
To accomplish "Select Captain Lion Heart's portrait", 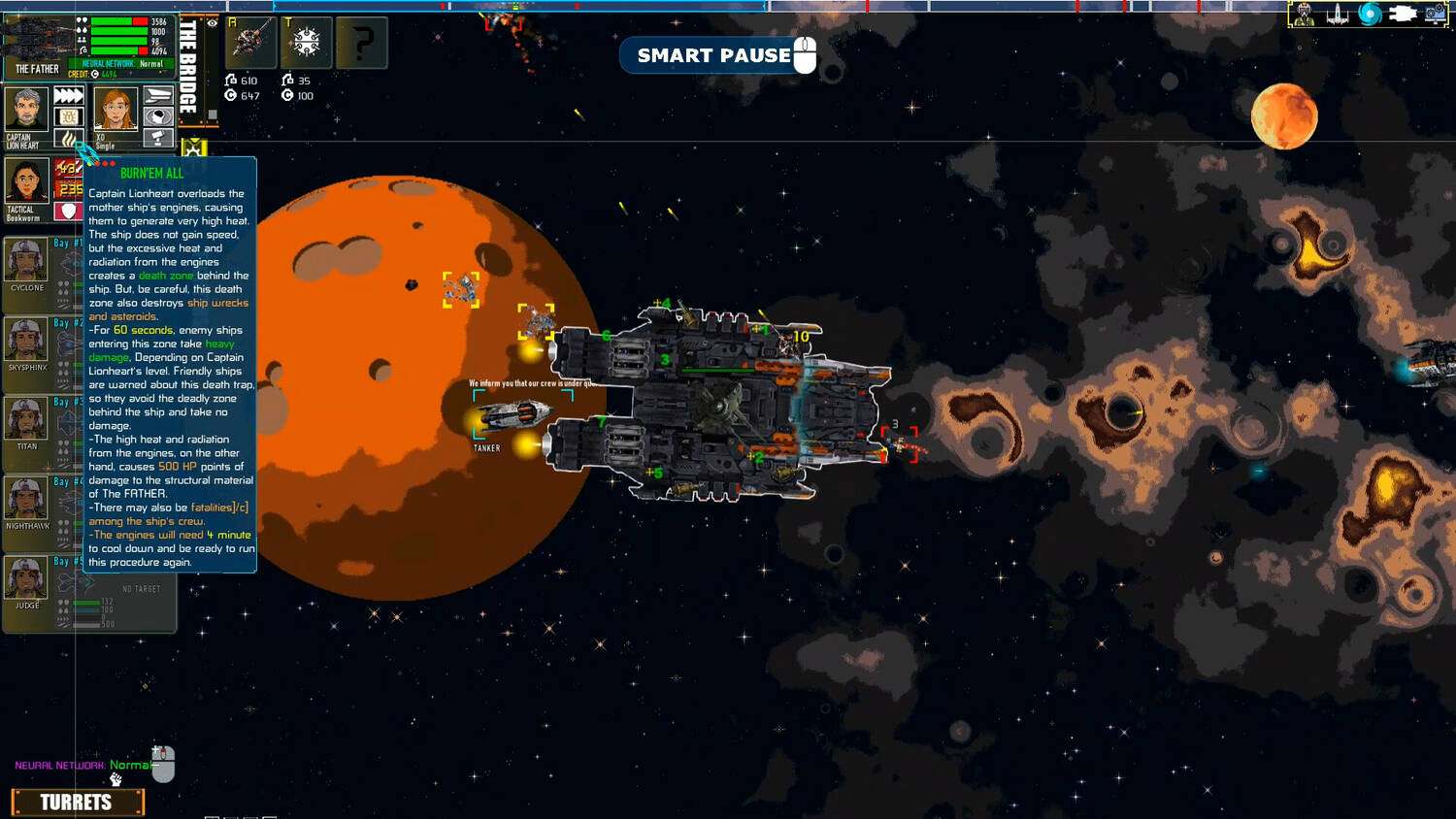I will coord(26,109).
